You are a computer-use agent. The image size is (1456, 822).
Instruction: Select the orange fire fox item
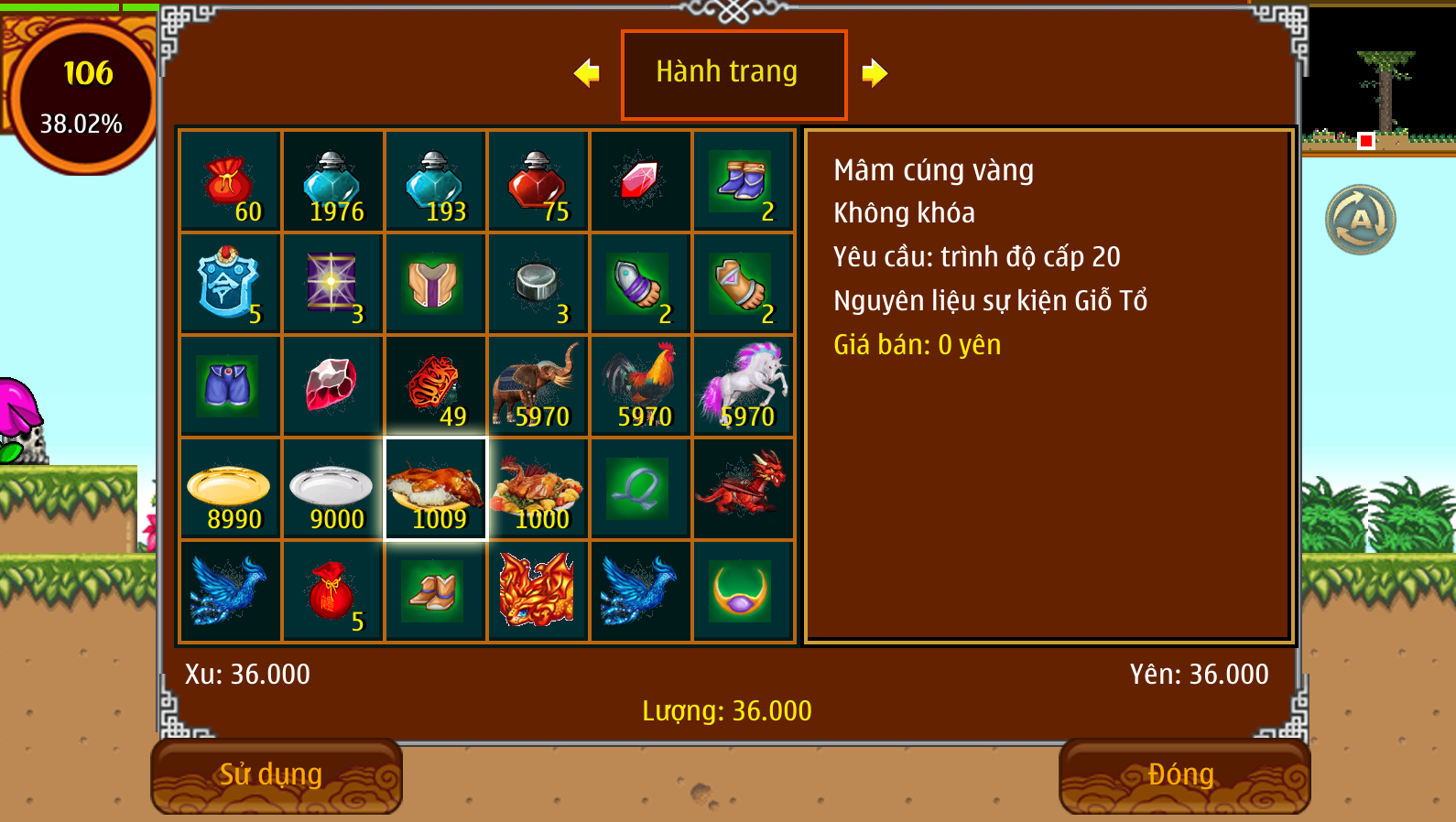point(538,591)
